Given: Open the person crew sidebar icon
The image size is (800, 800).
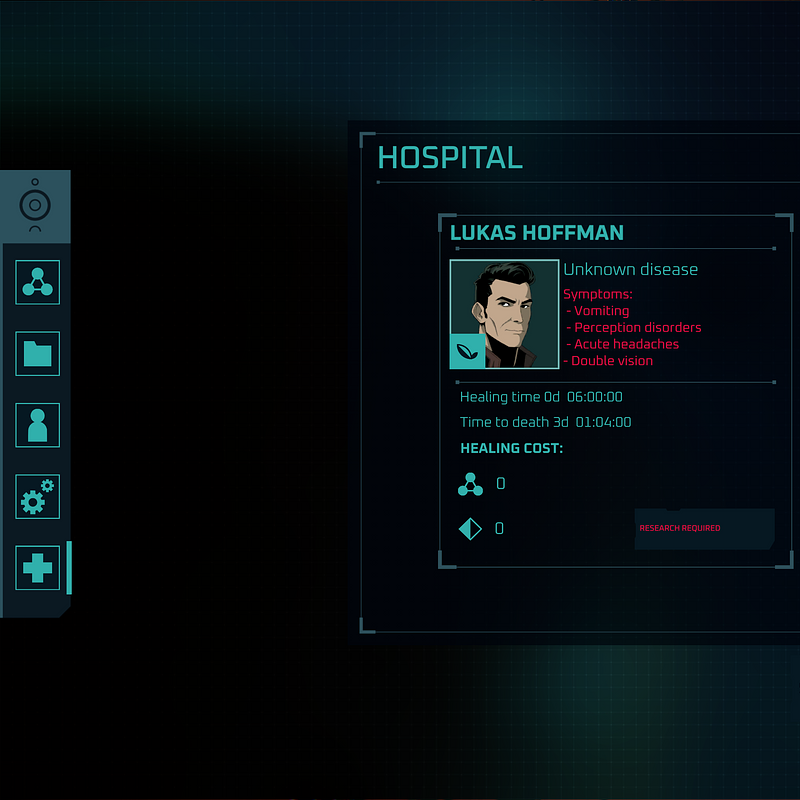Looking at the screenshot, I should point(37,425).
